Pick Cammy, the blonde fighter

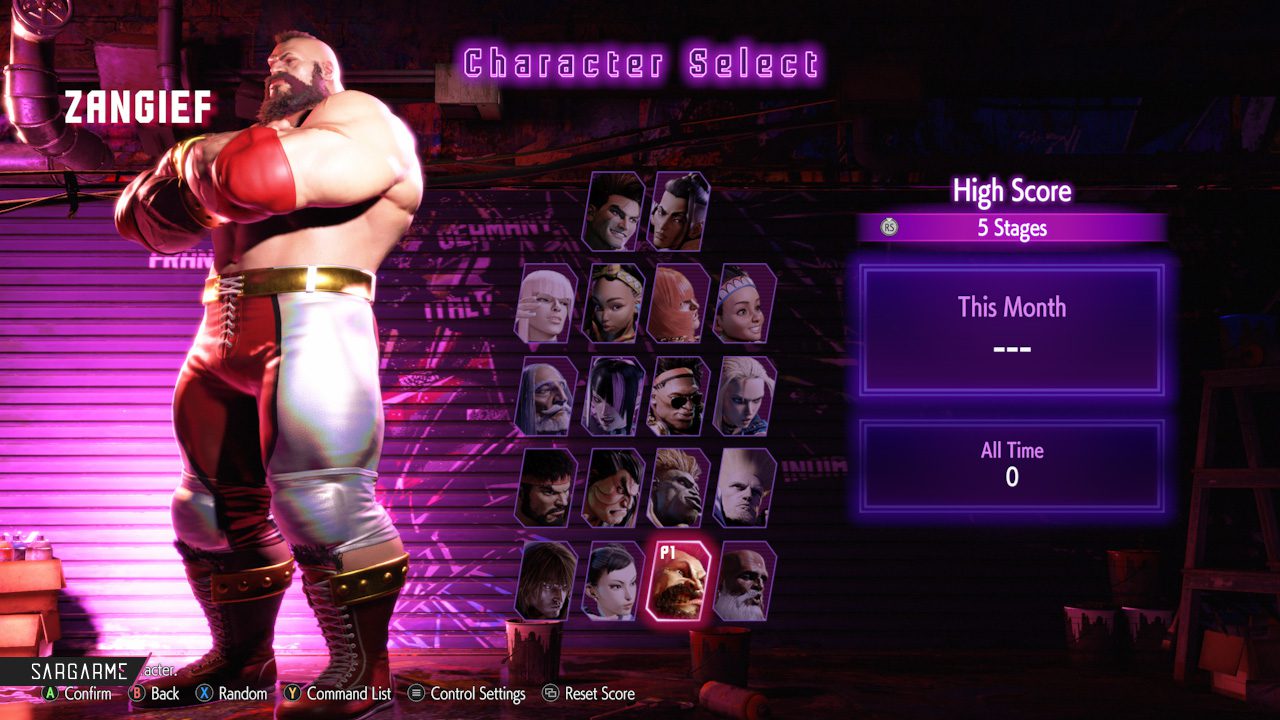point(745,396)
